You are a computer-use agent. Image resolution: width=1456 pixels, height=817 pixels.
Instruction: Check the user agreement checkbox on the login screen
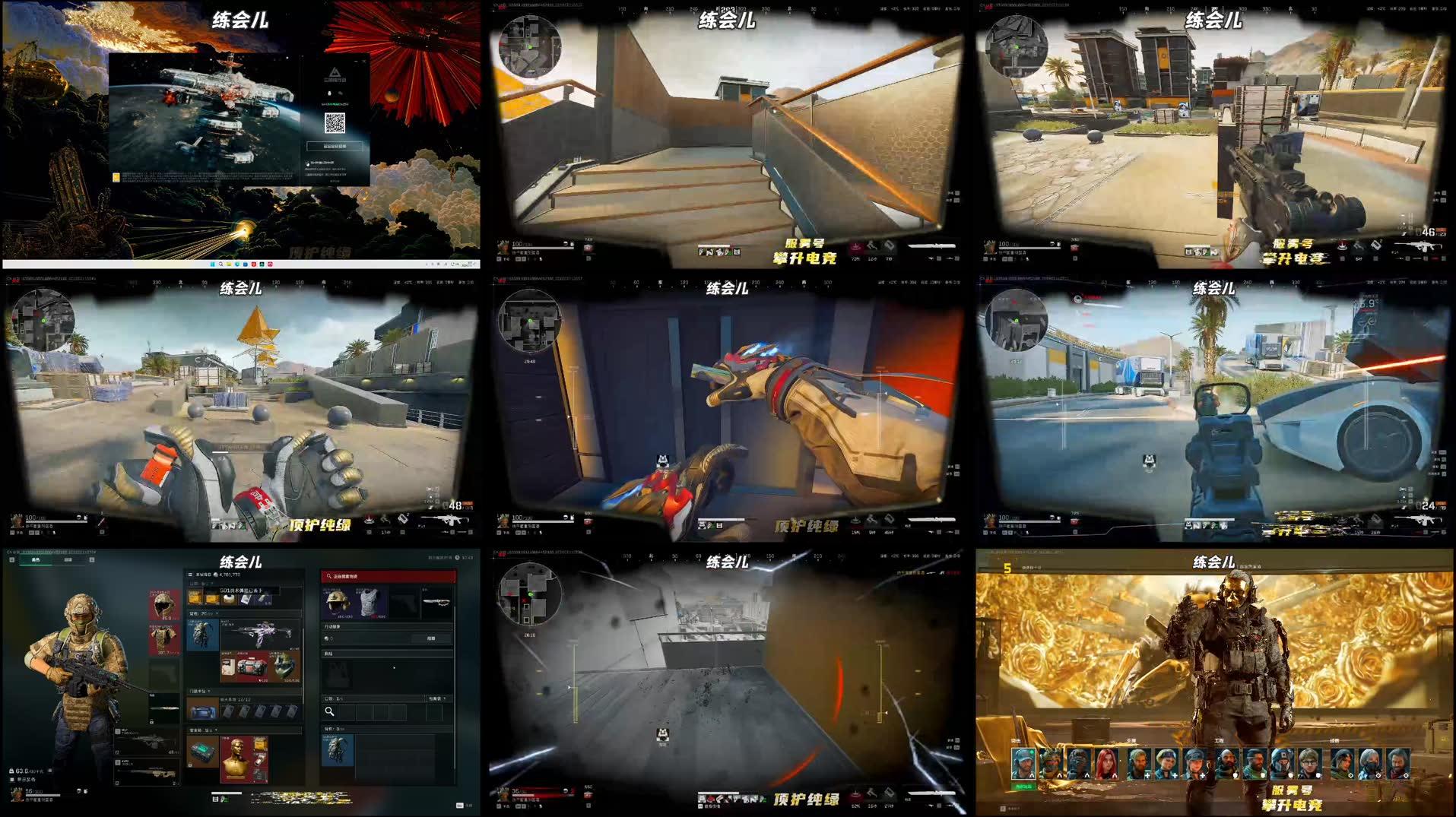click(x=307, y=163)
